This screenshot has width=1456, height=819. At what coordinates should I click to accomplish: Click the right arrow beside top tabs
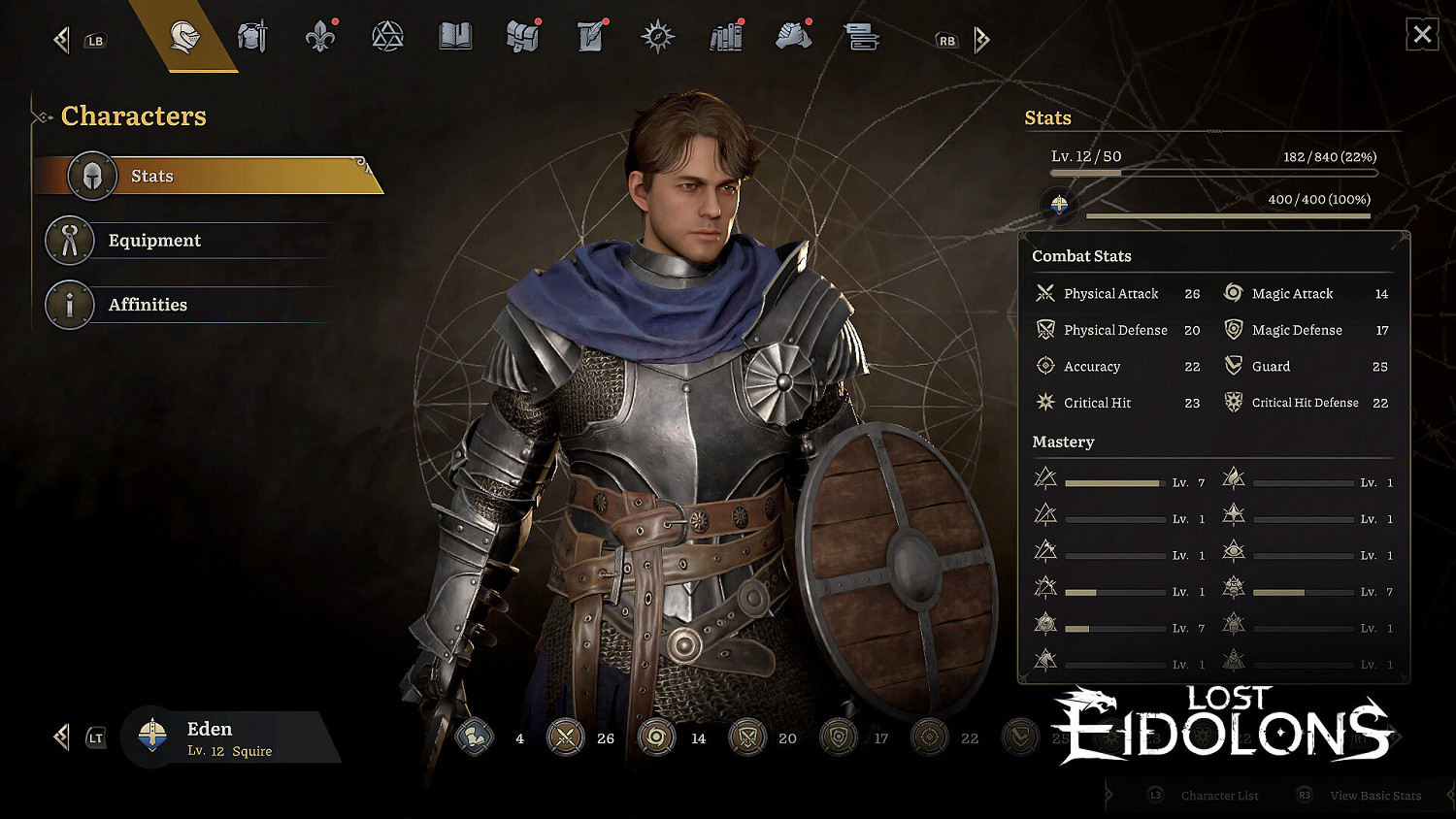[x=981, y=40]
